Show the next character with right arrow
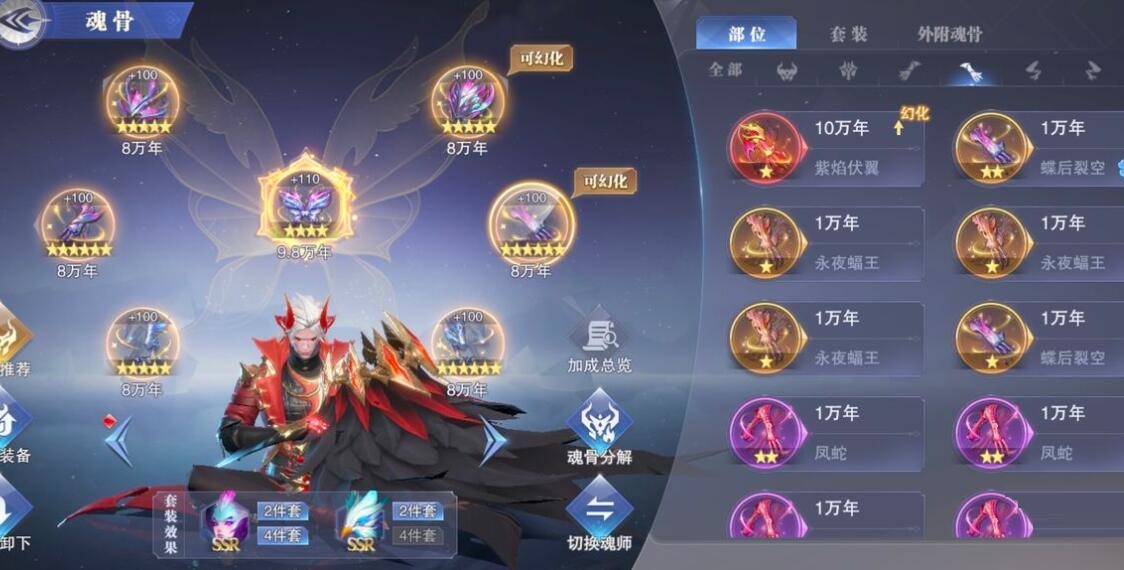Image resolution: width=1124 pixels, height=570 pixels. [492, 441]
